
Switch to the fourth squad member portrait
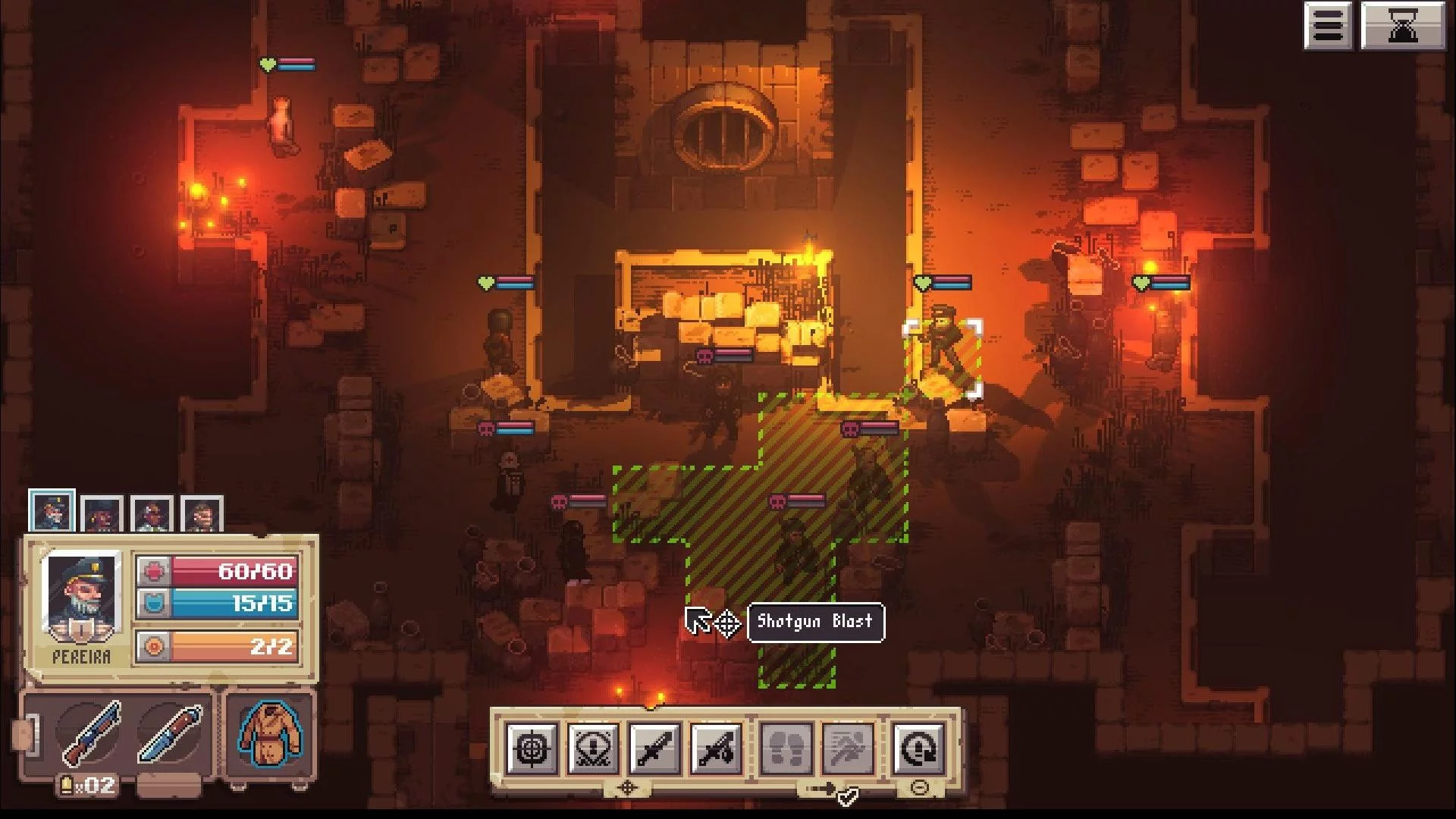click(x=202, y=516)
